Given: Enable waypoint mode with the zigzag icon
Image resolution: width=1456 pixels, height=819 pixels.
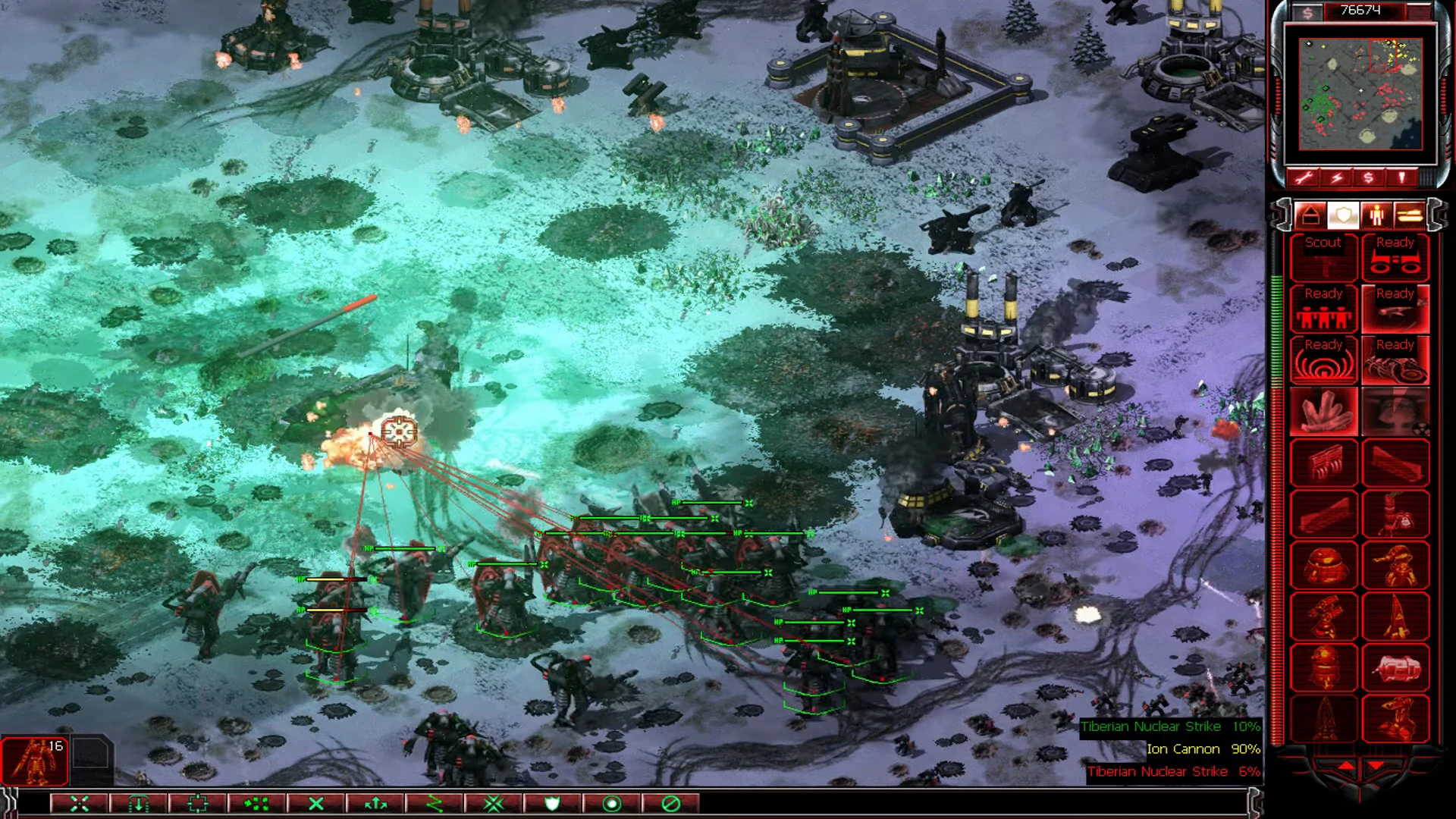Looking at the screenshot, I should (x=436, y=804).
